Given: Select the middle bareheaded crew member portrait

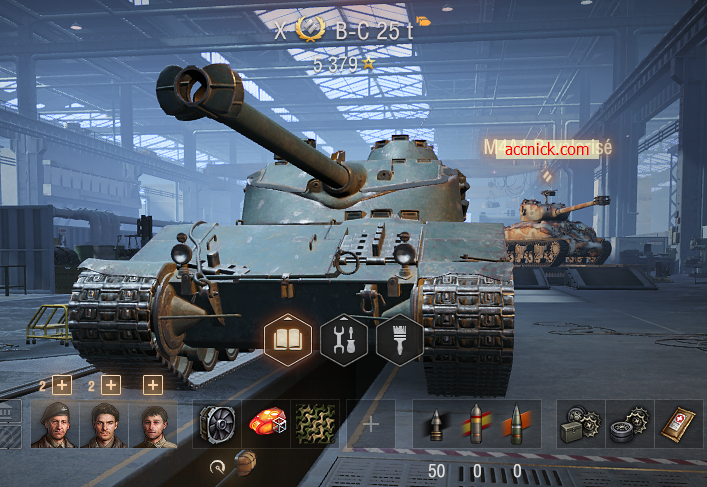Looking at the screenshot, I should click(x=104, y=424).
